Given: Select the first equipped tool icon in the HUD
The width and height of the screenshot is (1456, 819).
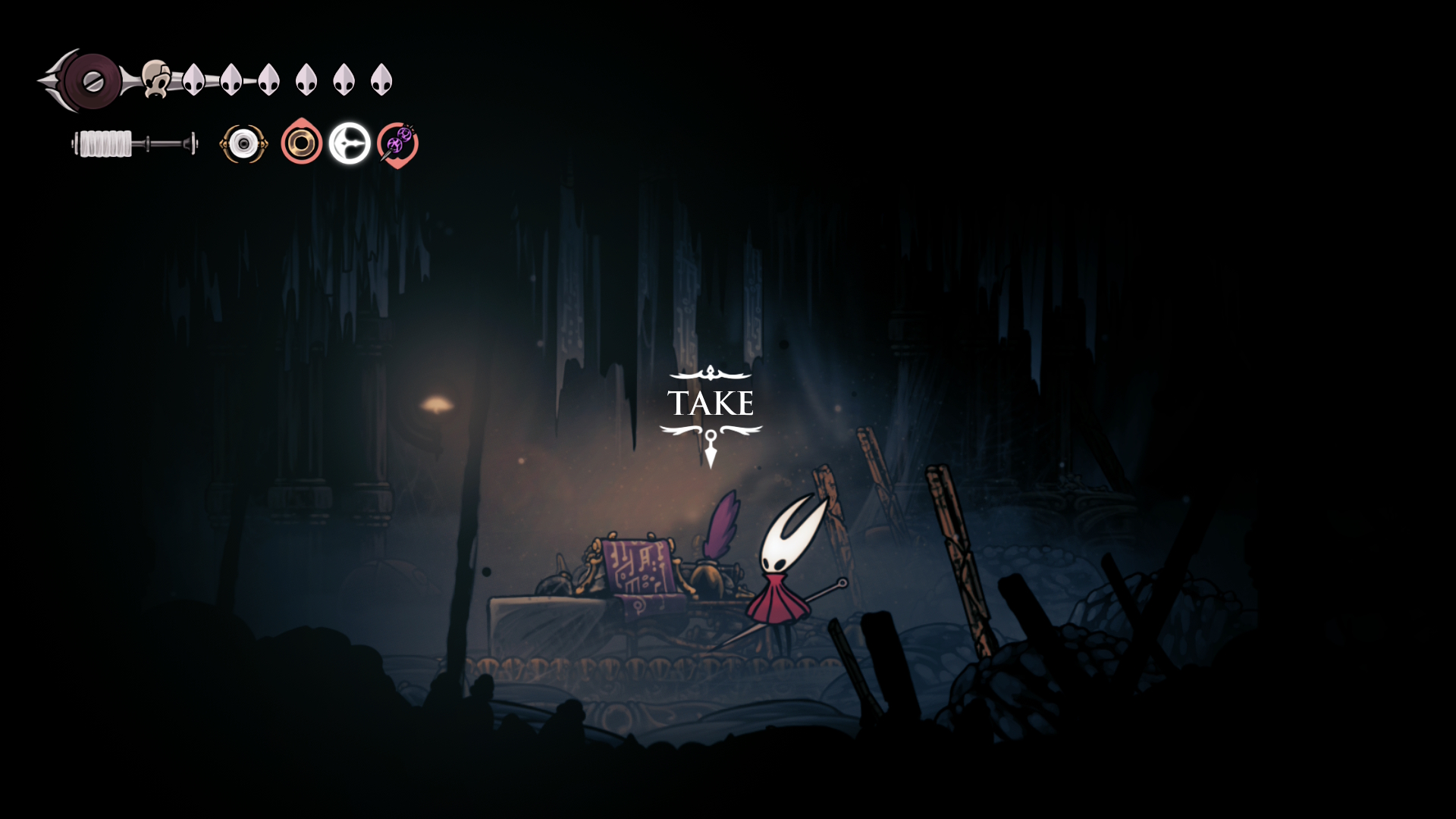Looking at the screenshot, I should point(243,143).
